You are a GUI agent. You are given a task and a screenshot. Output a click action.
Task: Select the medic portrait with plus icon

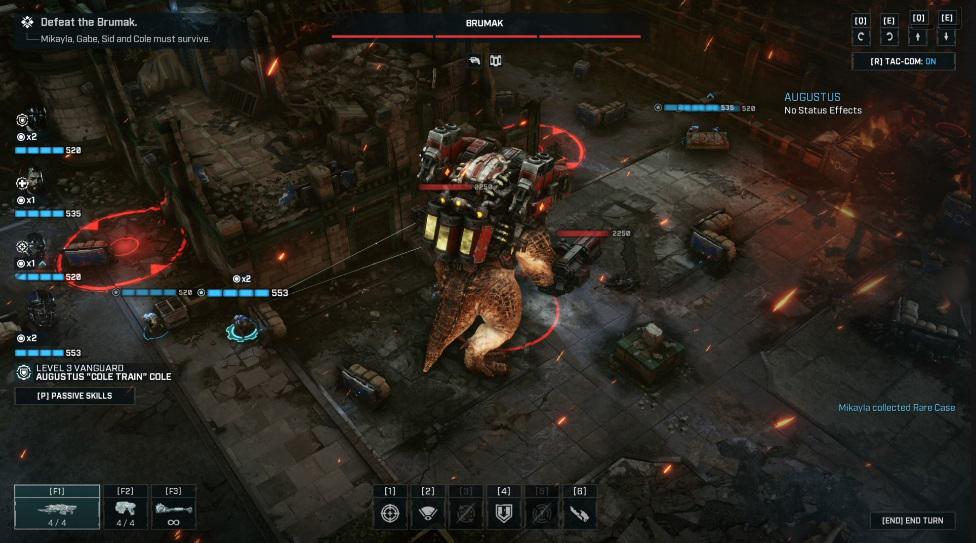(32, 184)
